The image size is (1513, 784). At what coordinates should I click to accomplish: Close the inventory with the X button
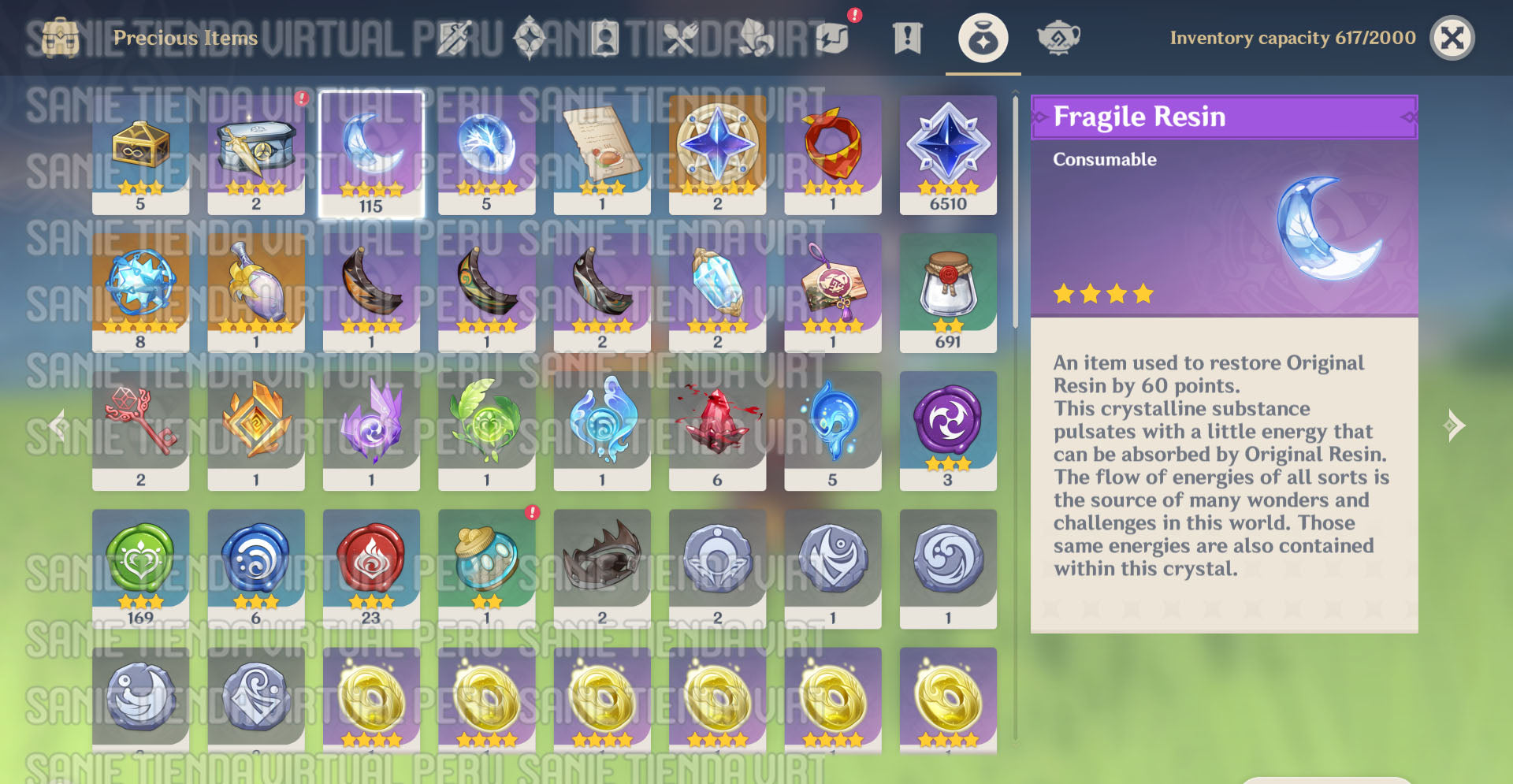tap(1452, 38)
